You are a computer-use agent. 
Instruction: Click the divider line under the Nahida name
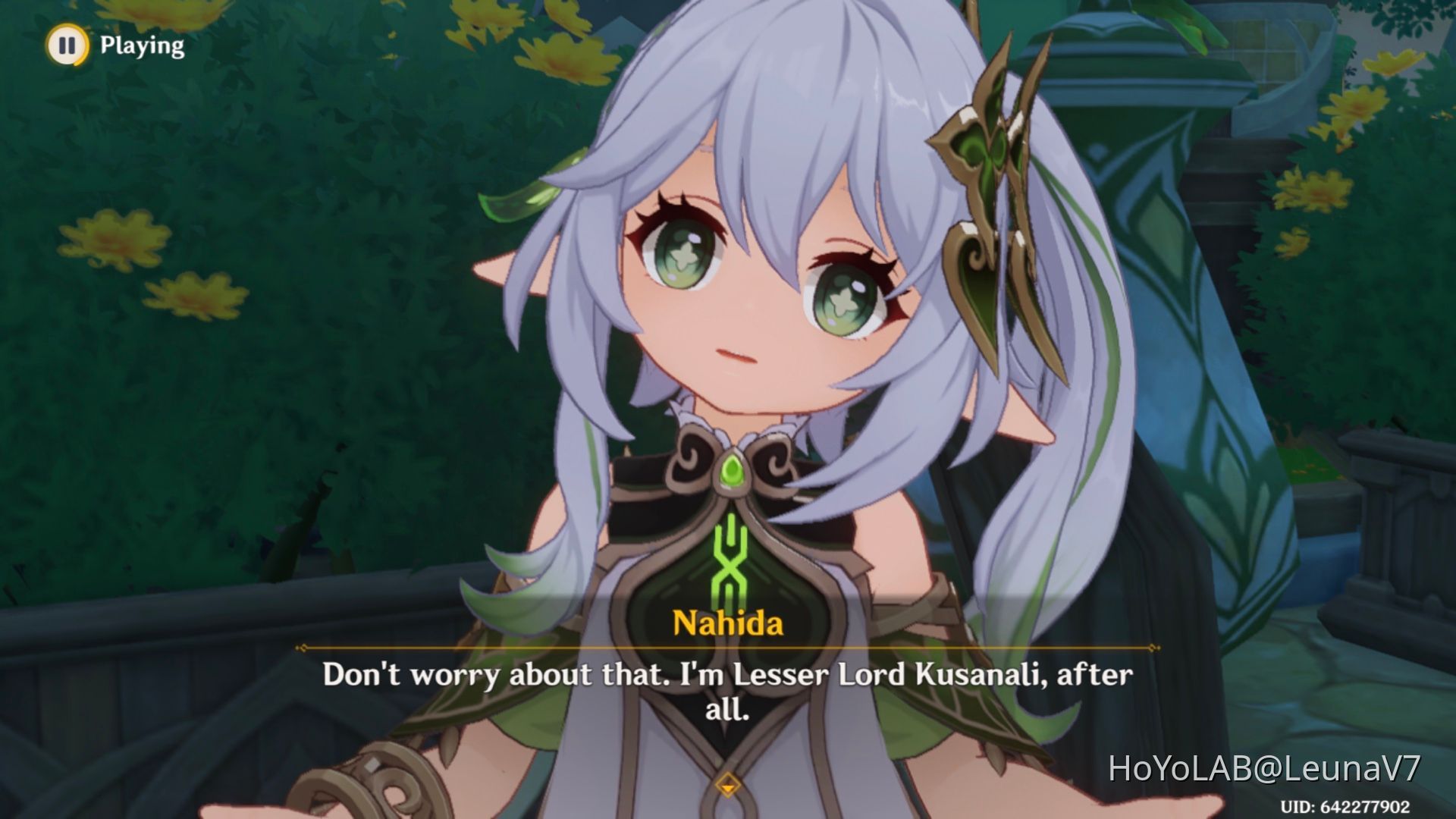coord(728,648)
